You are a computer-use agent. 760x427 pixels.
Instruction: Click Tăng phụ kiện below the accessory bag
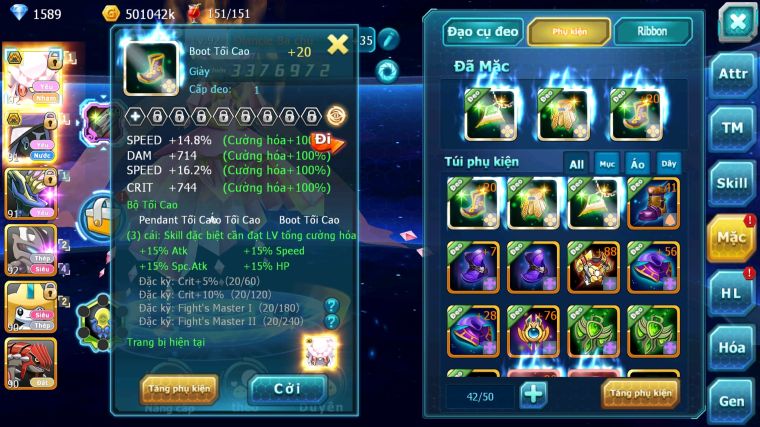pyautogui.click(x=640, y=393)
